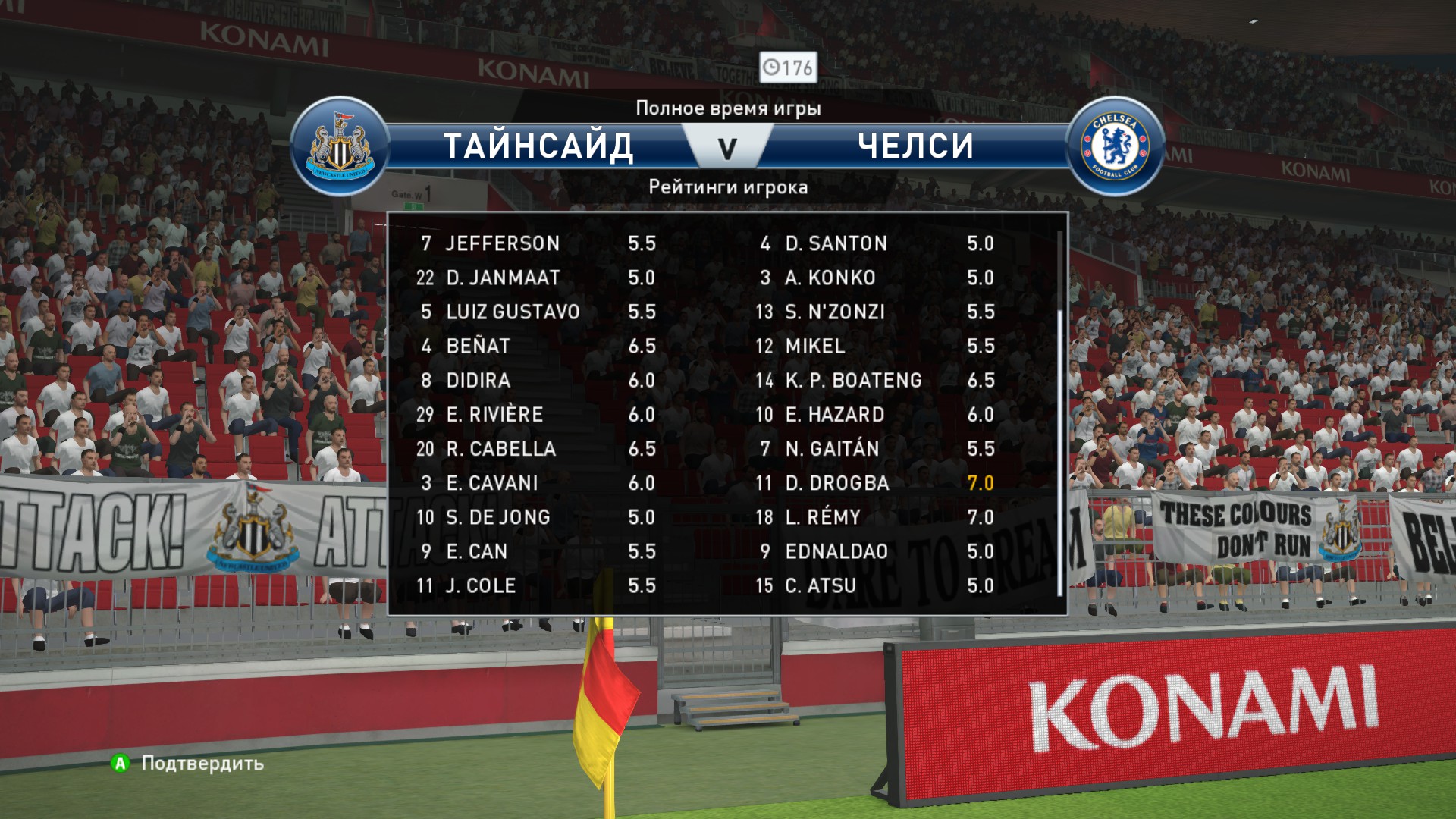Viewport: 1456px width, 819px height.
Task: Click the Chelsea club crest
Action: [1115, 146]
